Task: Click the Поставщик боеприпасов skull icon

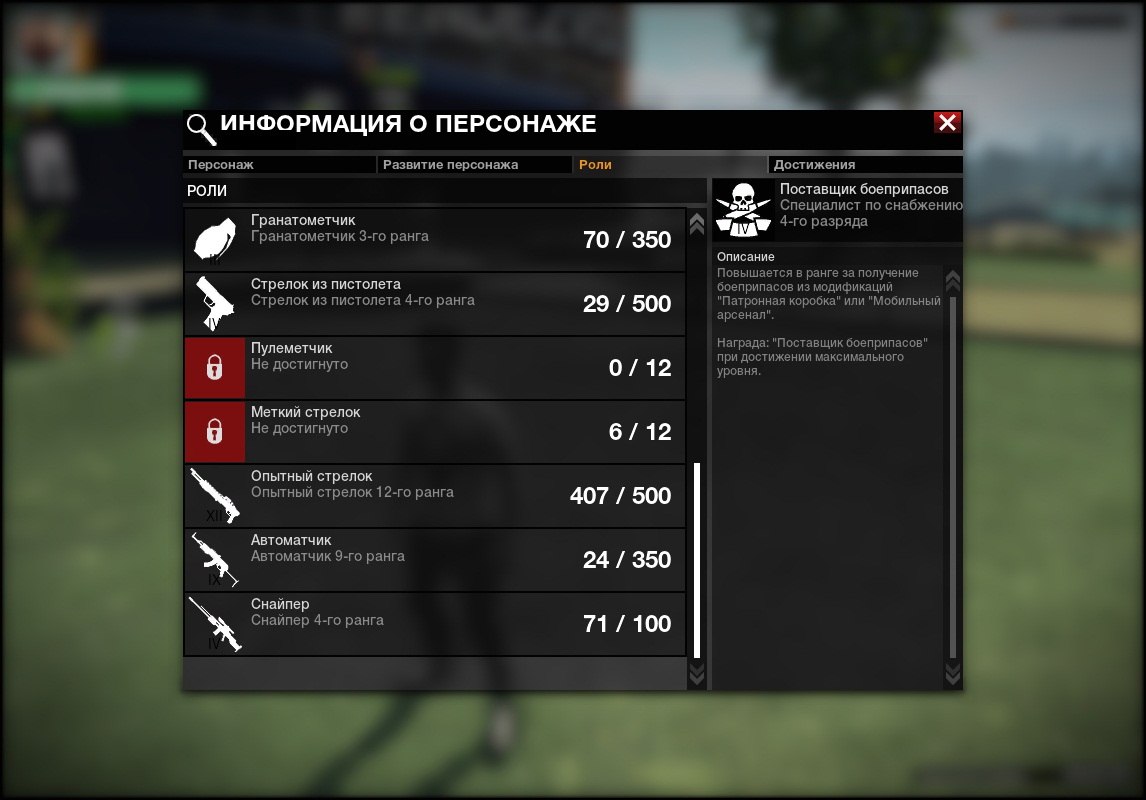Action: [x=745, y=210]
